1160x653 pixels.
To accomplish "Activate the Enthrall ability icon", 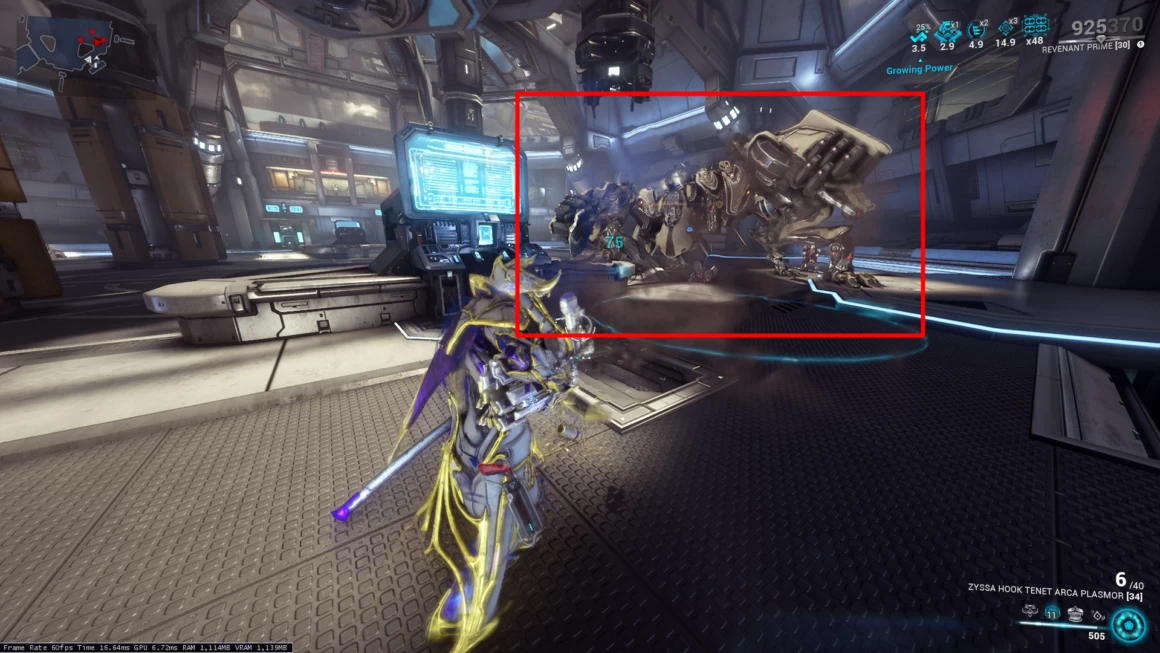I will (1029, 613).
